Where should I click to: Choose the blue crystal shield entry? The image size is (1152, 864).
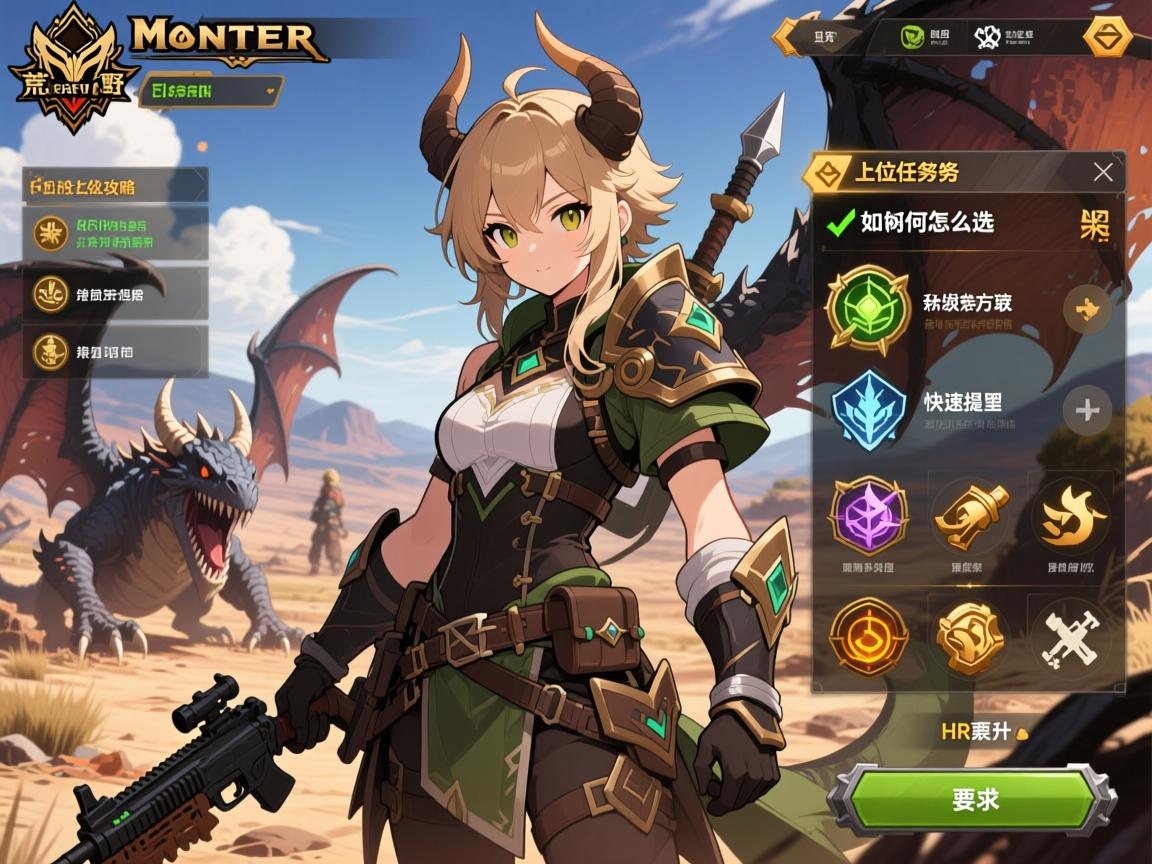click(867, 410)
